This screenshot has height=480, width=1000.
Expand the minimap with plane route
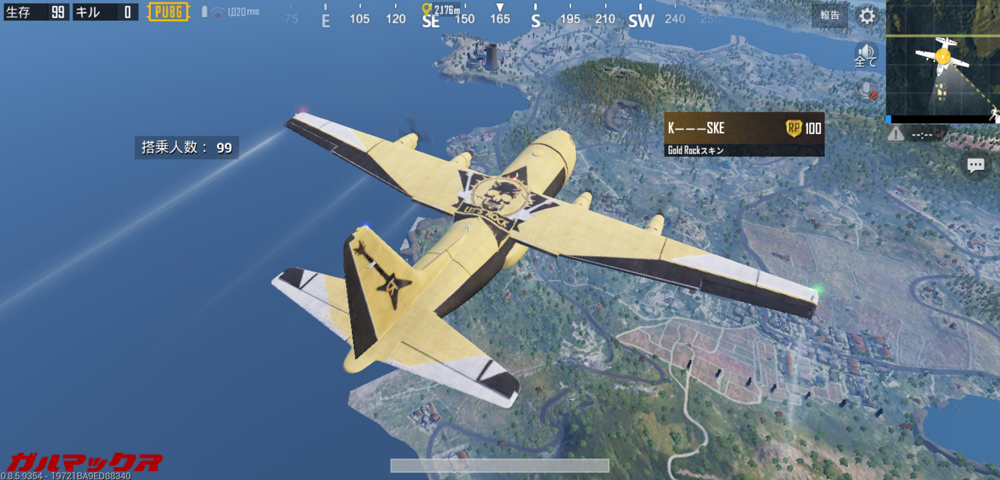click(943, 60)
